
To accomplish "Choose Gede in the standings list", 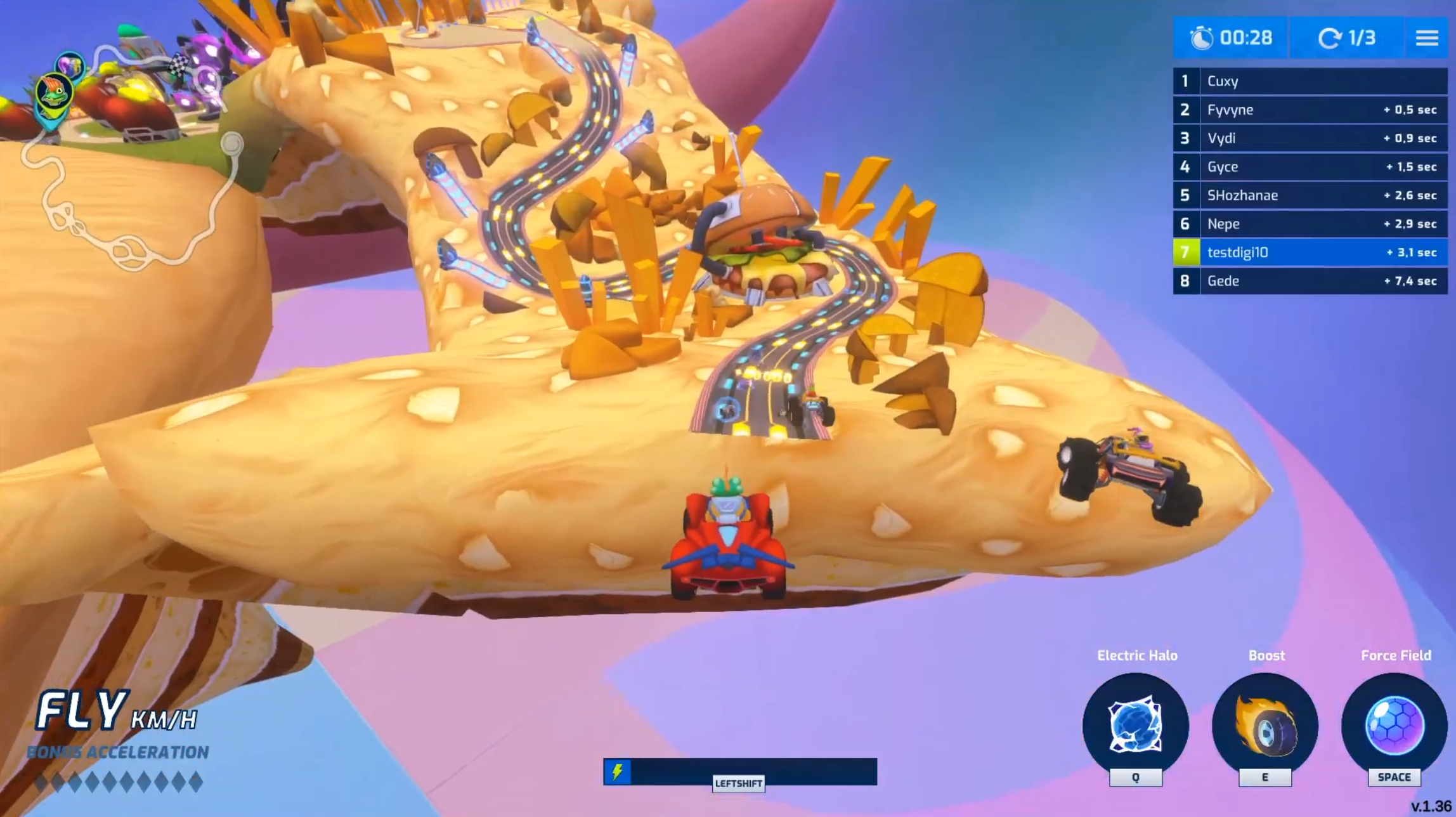I will (x=1310, y=281).
